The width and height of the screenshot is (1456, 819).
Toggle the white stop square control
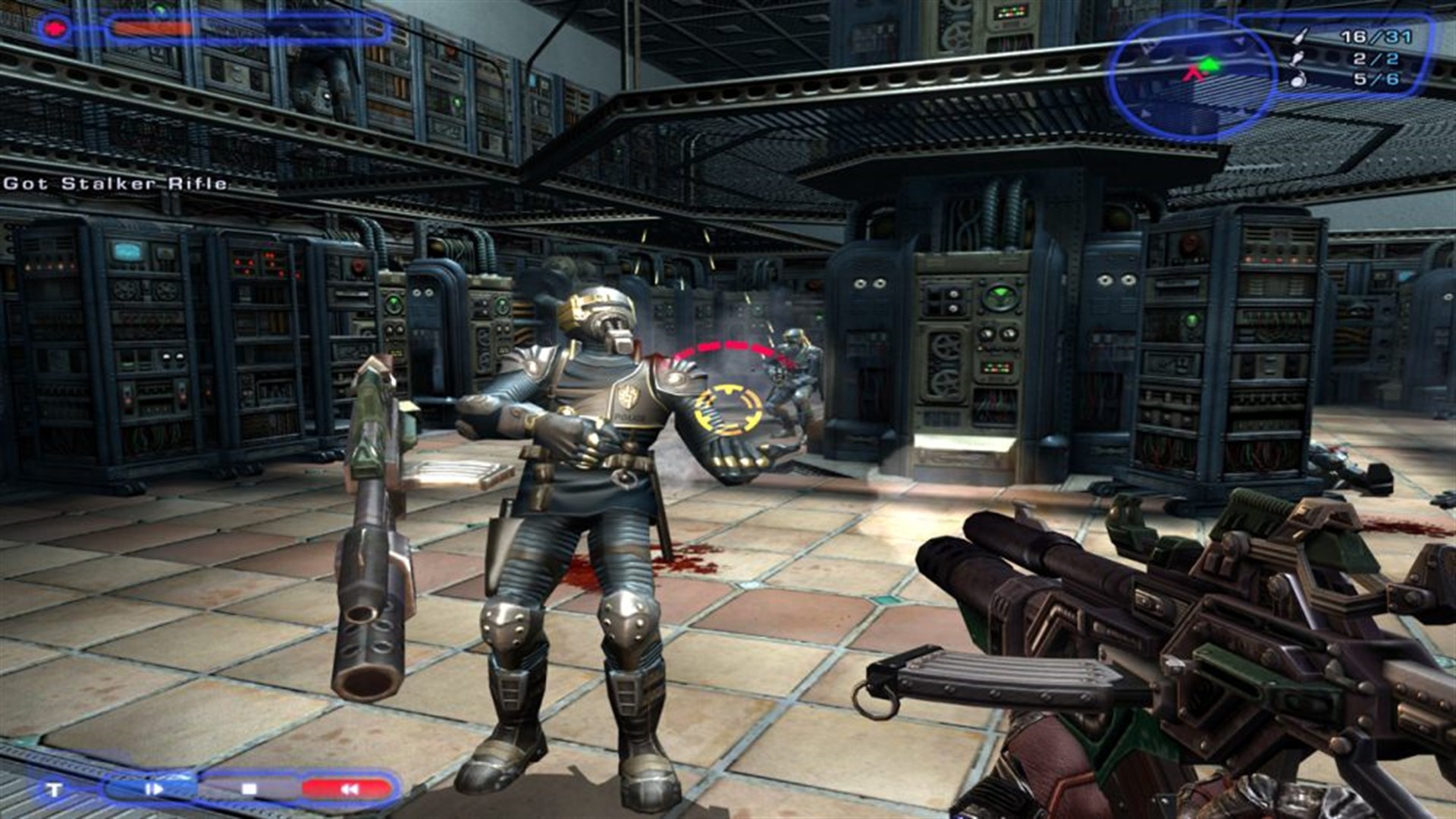250,789
